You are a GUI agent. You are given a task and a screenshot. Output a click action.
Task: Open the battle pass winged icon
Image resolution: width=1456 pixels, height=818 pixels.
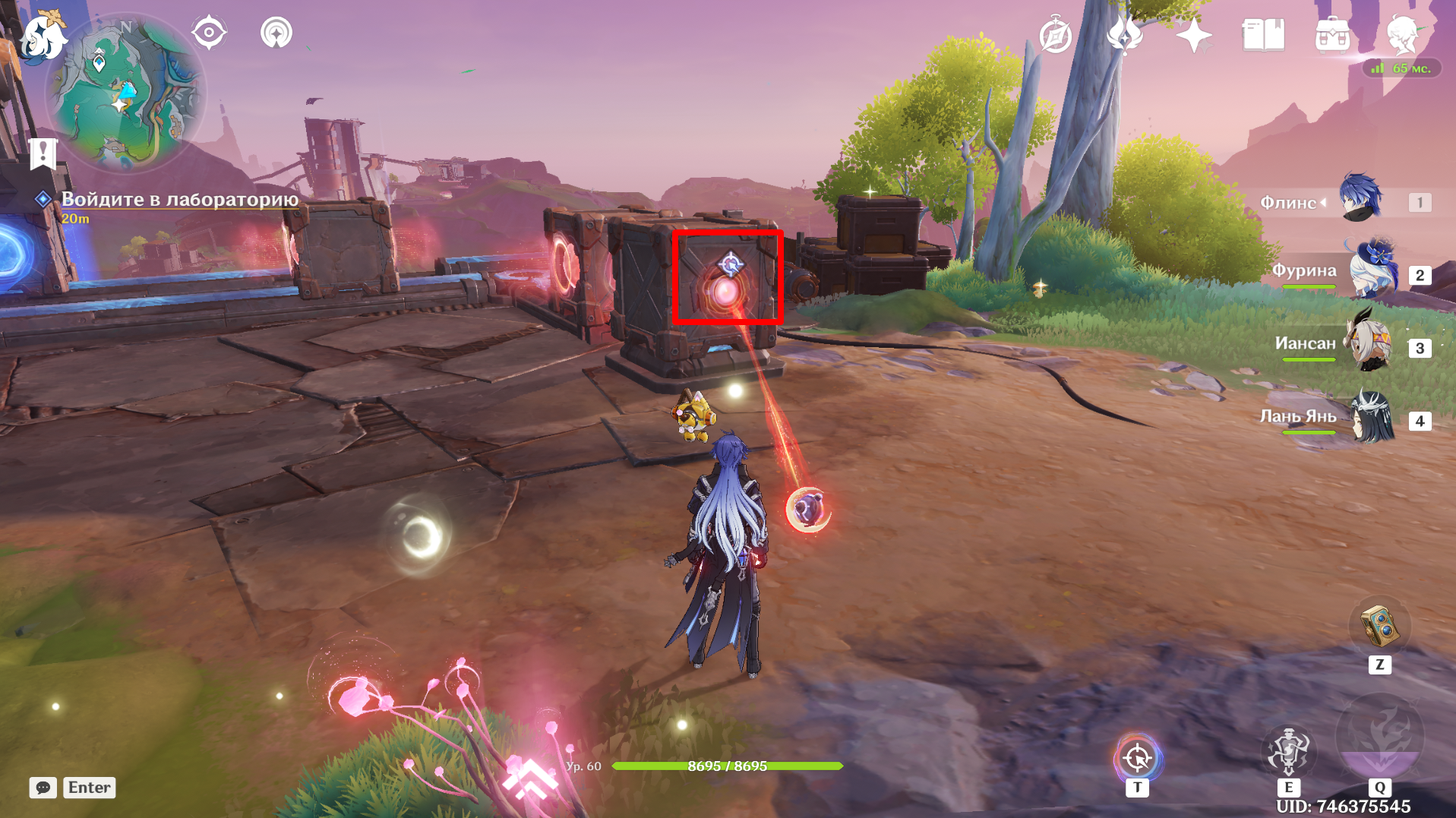point(1125,36)
